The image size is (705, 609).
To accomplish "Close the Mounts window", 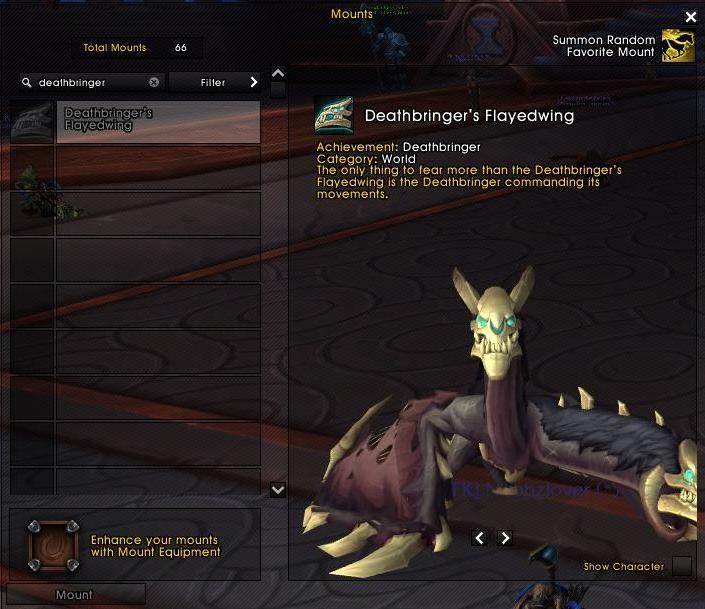I will (690, 17).
